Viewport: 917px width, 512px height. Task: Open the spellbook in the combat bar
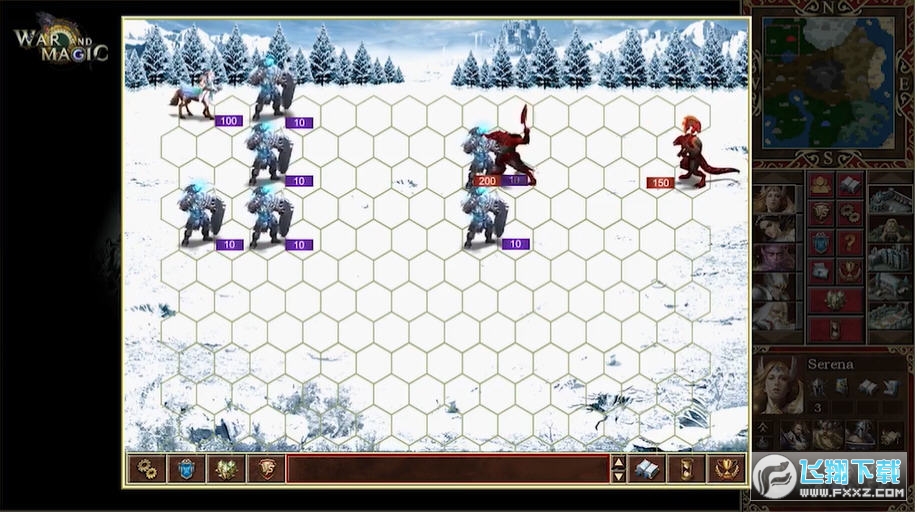646,469
